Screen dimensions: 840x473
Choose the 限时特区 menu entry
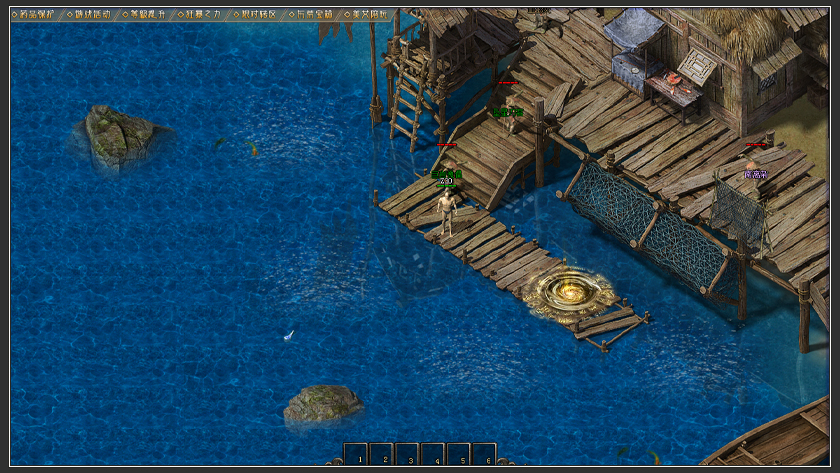(259, 15)
